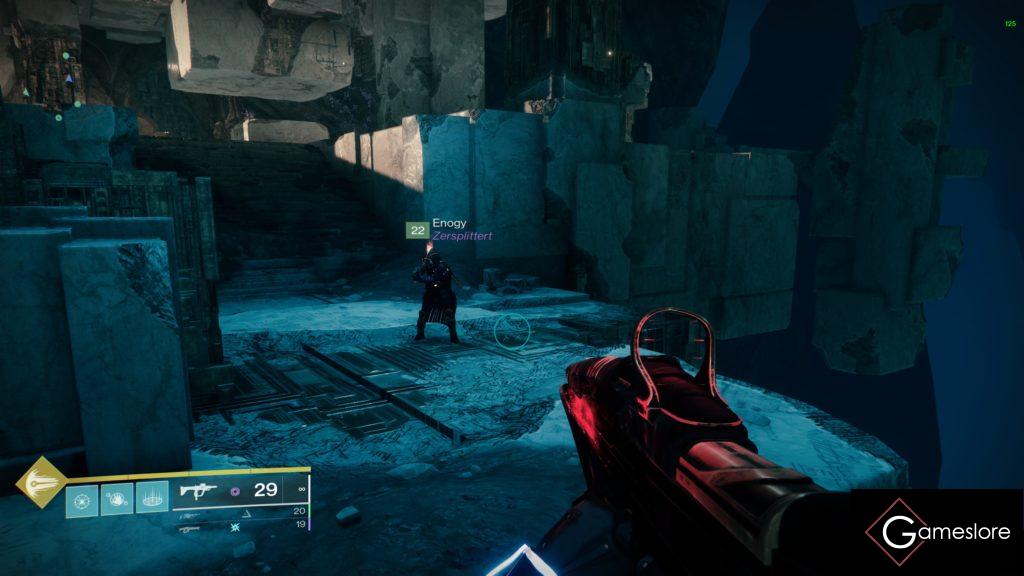Click the Enogy player nameplate

pyautogui.click(x=449, y=223)
